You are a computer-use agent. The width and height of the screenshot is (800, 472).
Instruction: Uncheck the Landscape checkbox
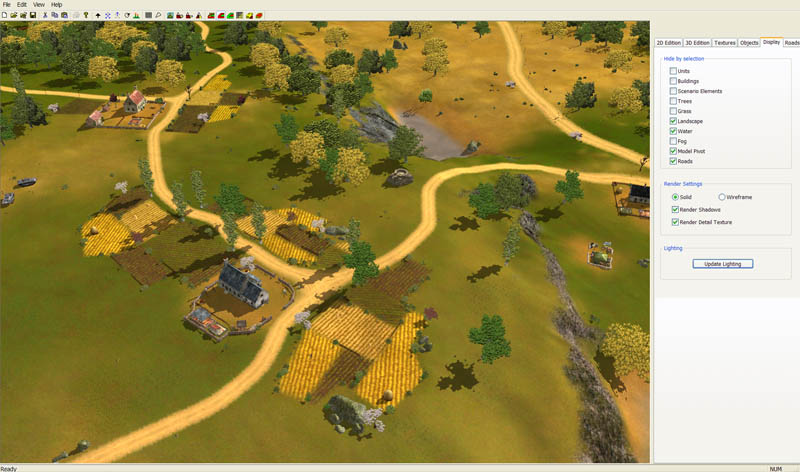[x=673, y=121]
